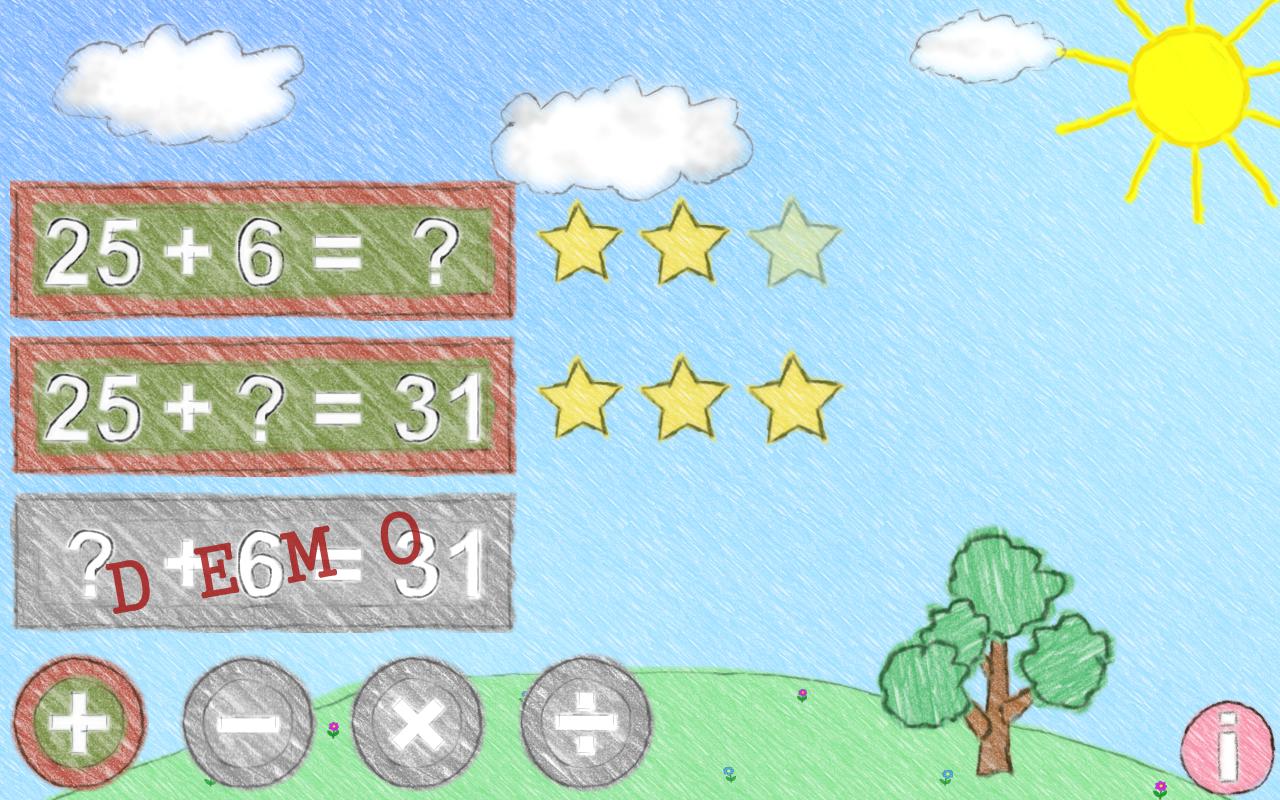
Task: Tap the DEMO watermark text
Action: (265, 560)
